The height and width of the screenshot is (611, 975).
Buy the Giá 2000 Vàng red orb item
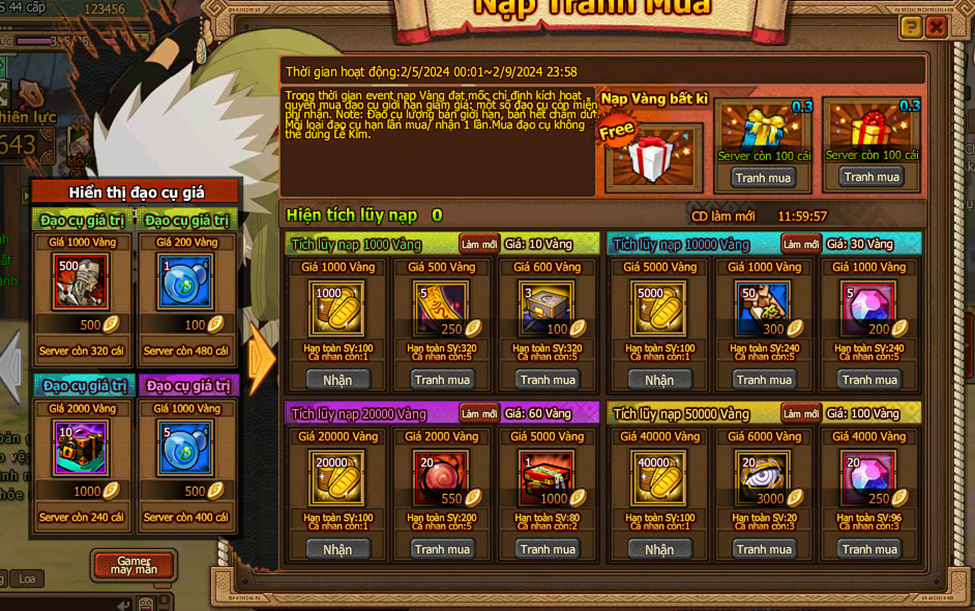(x=442, y=549)
